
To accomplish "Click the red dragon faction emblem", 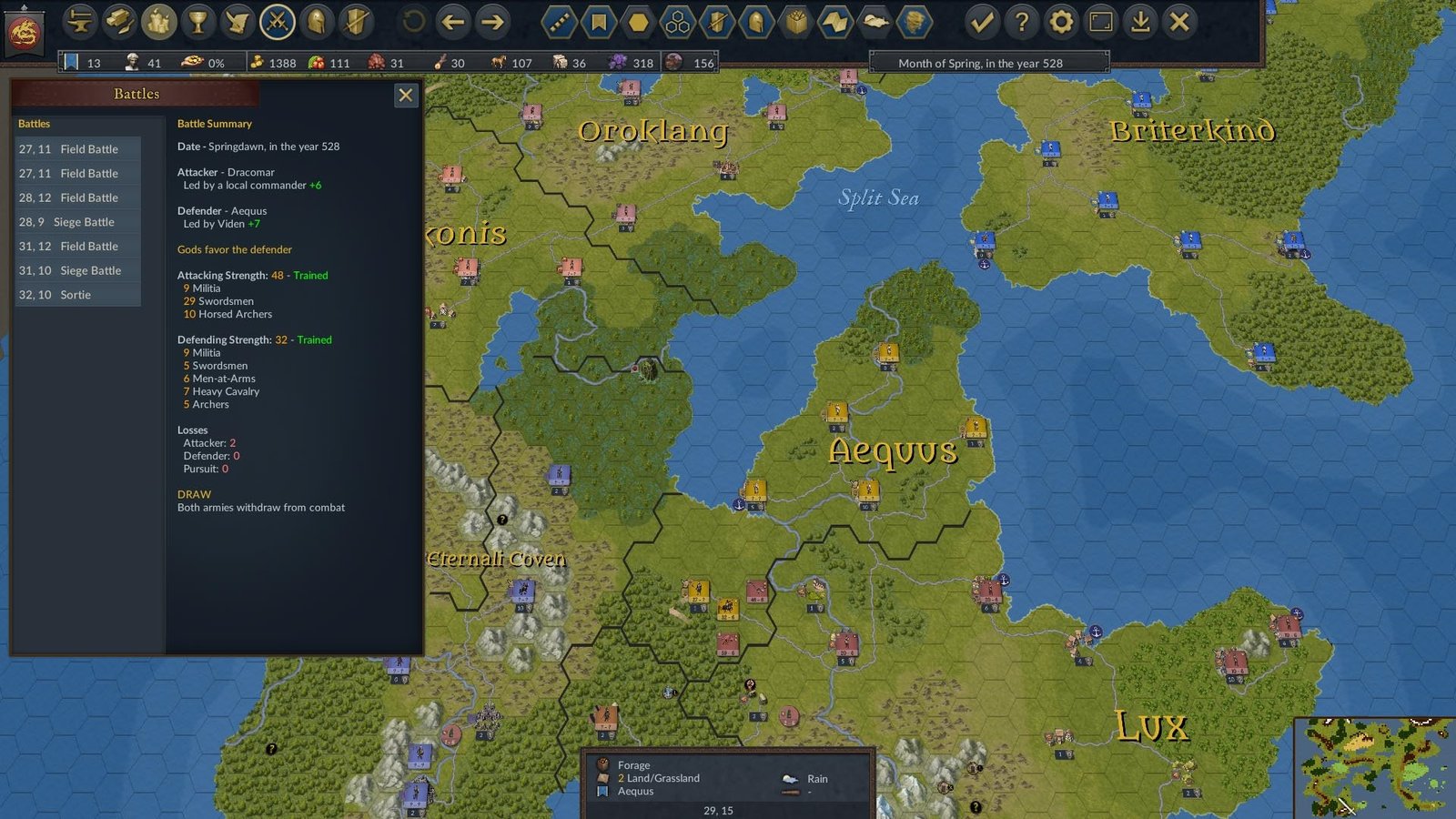I will pos(25,31).
